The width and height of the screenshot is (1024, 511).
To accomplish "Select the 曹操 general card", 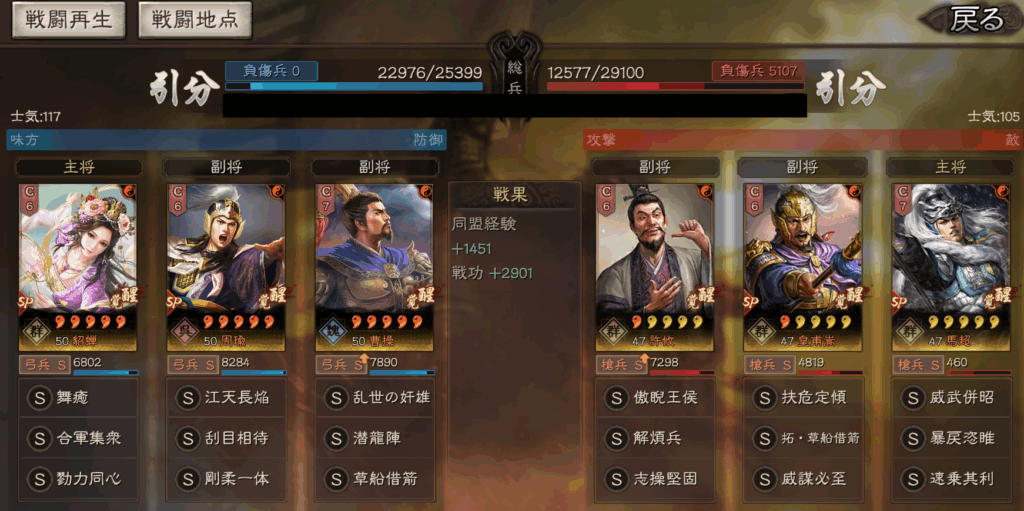I will click(374, 266).
